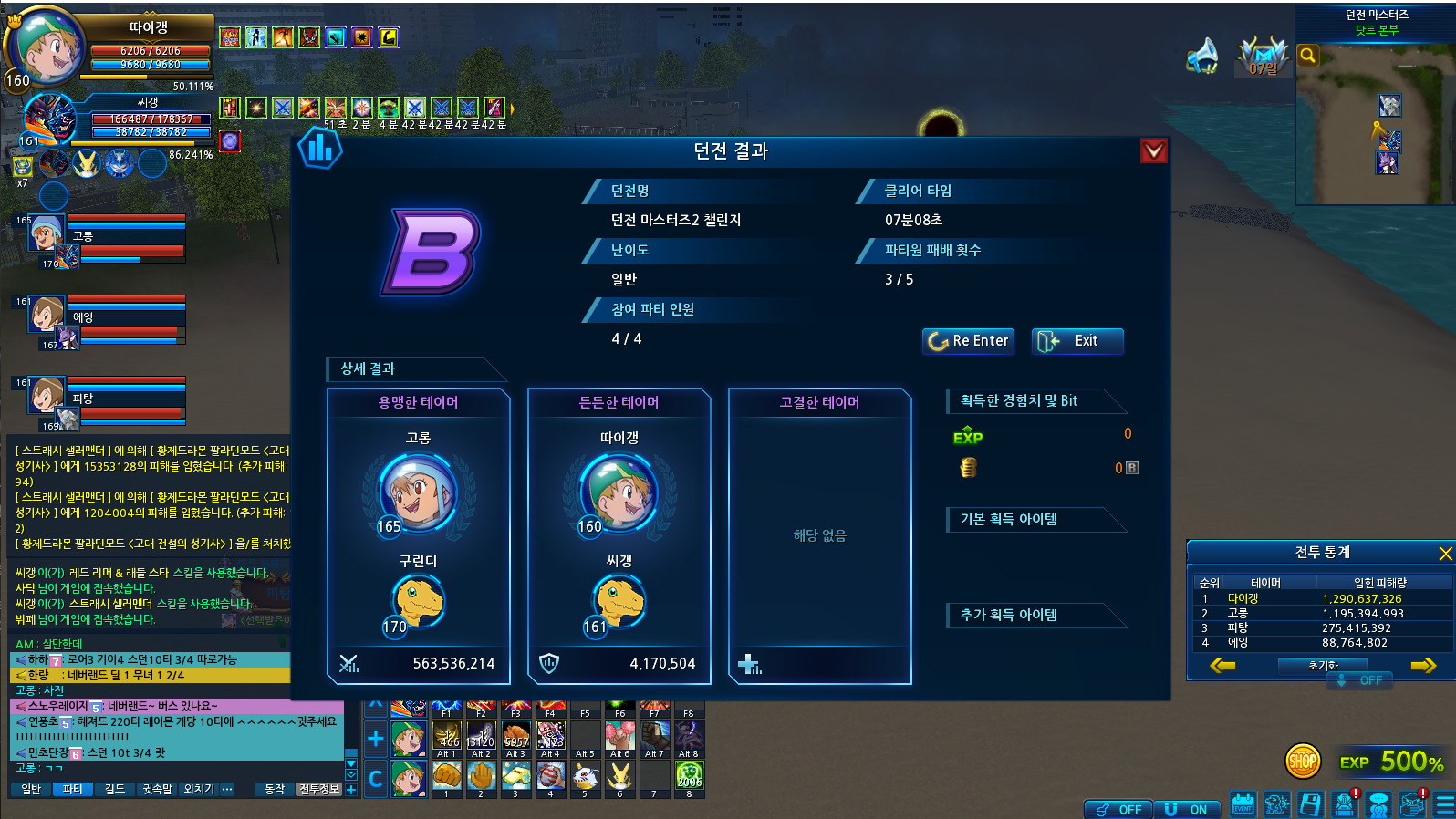
Task: Select party member 에잉's portrait
Action: 47,314
